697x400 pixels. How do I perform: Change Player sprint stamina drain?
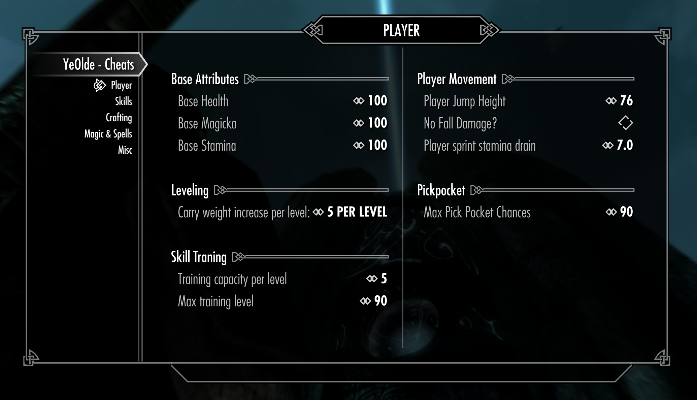524,146
